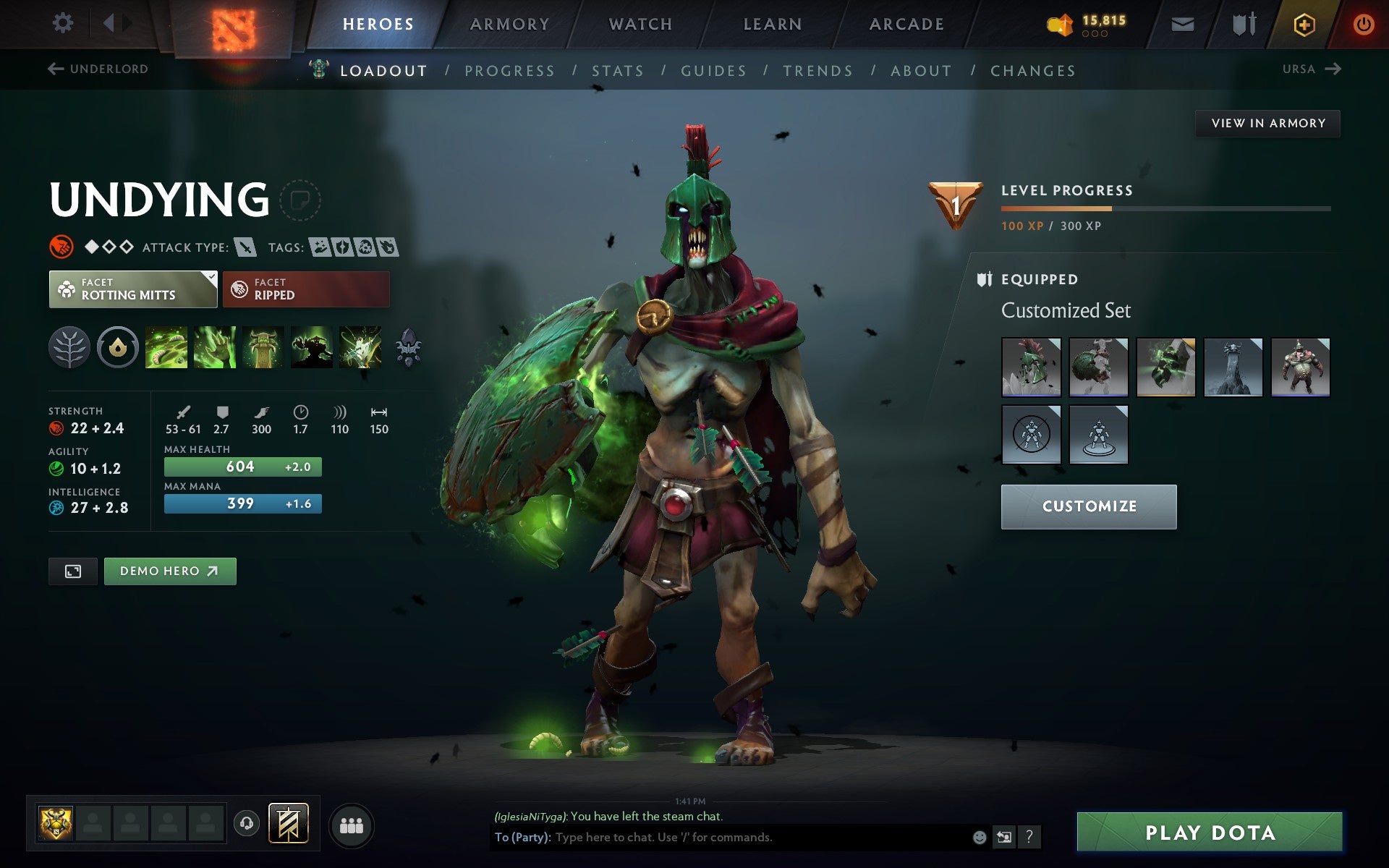The width and height of the screenshot is (1389, 868).
Task: Open the mail notification icon
Action: [x=1181, y=24]
